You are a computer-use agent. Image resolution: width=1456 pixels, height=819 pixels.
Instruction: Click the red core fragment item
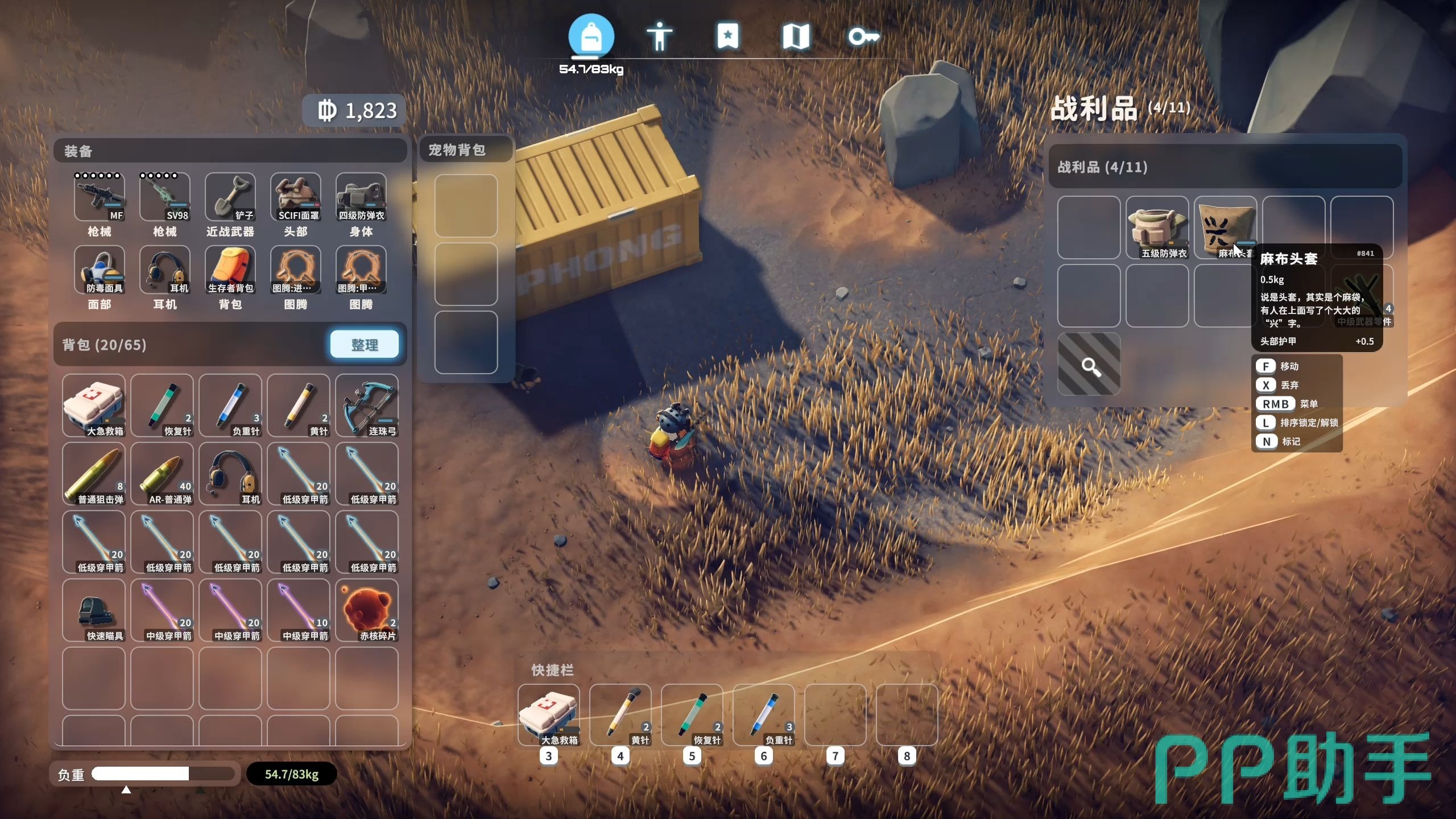point(367,610)
